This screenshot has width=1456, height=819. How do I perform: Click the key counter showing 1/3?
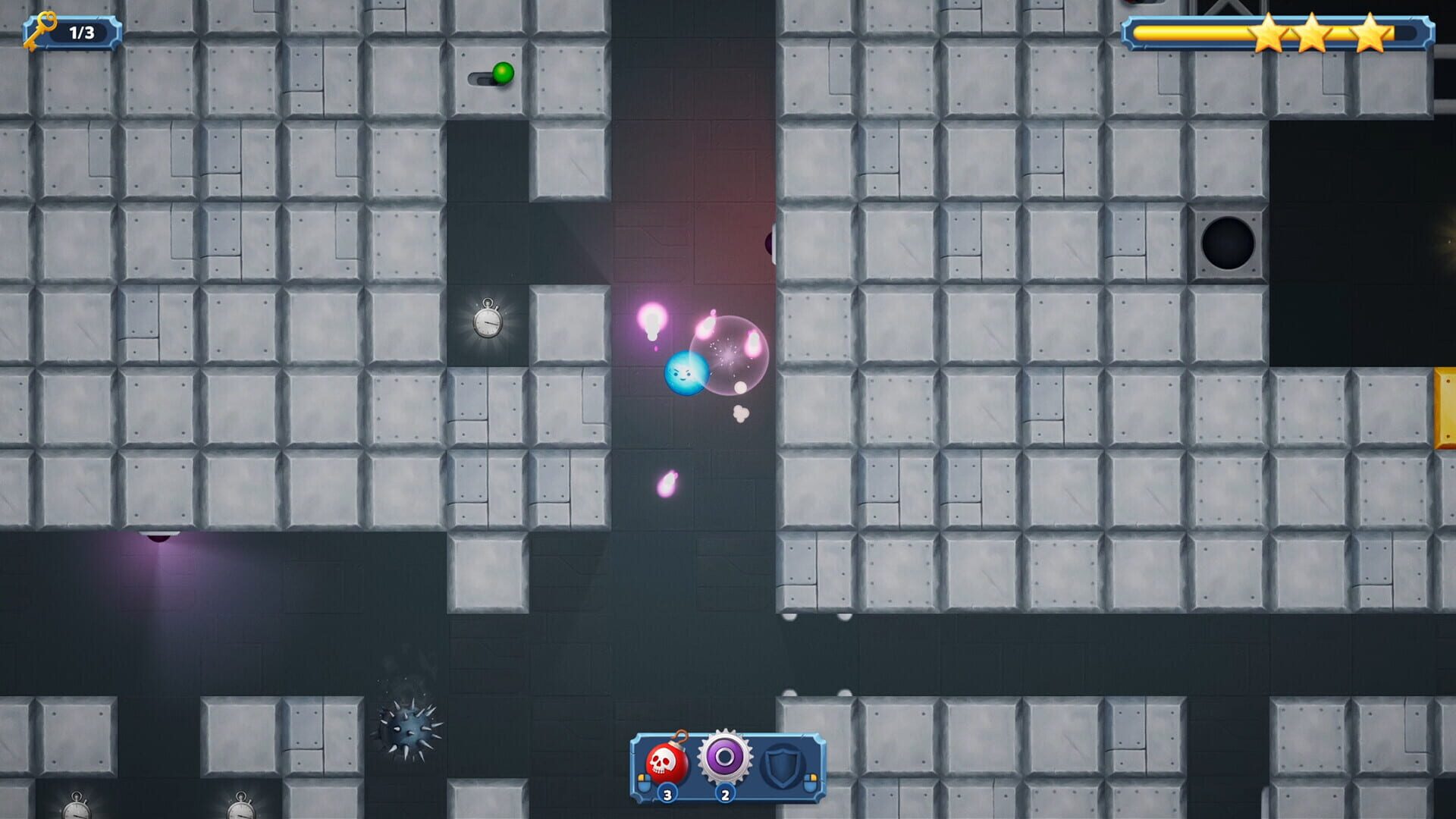point(80,32)
